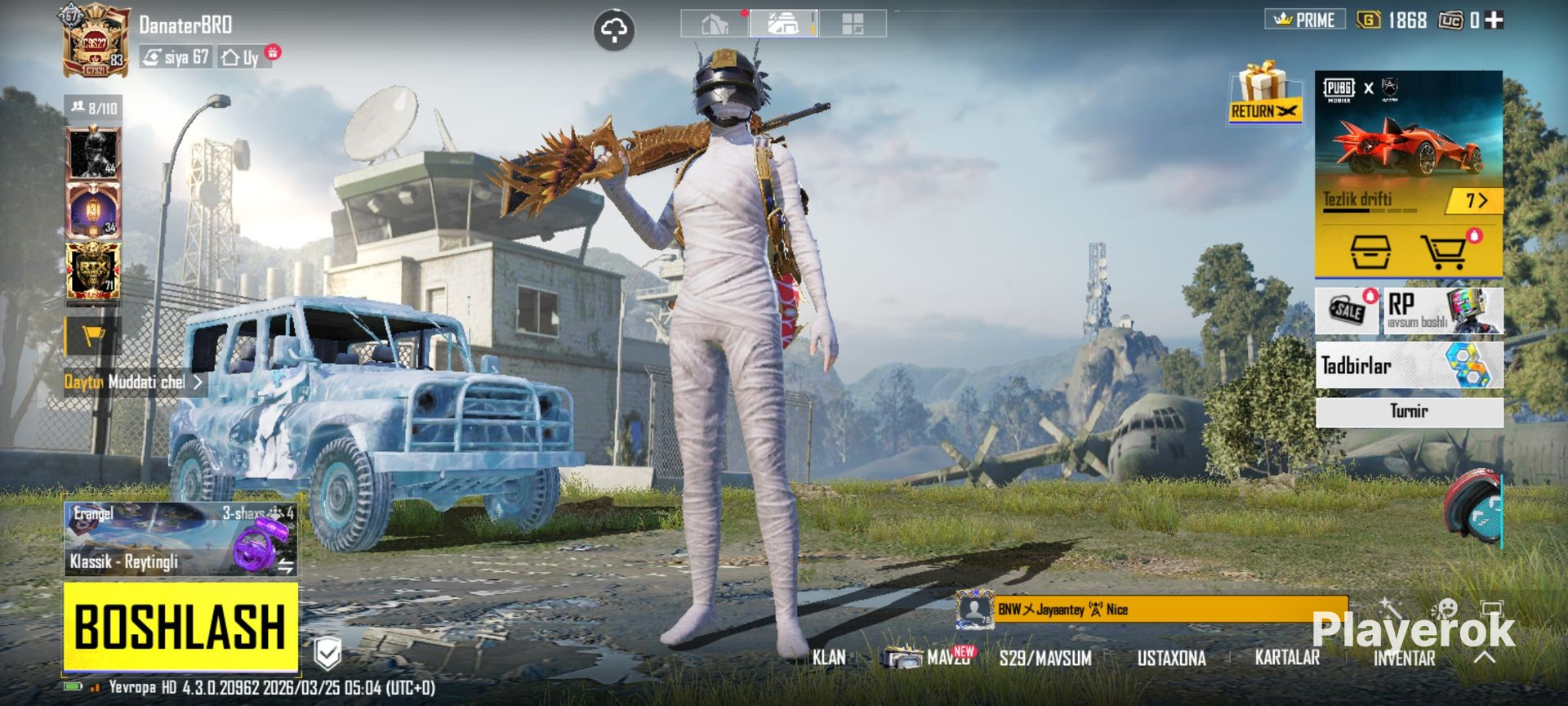
Task: Open the RETURN gift event
Action: [x=1263, y=92]
